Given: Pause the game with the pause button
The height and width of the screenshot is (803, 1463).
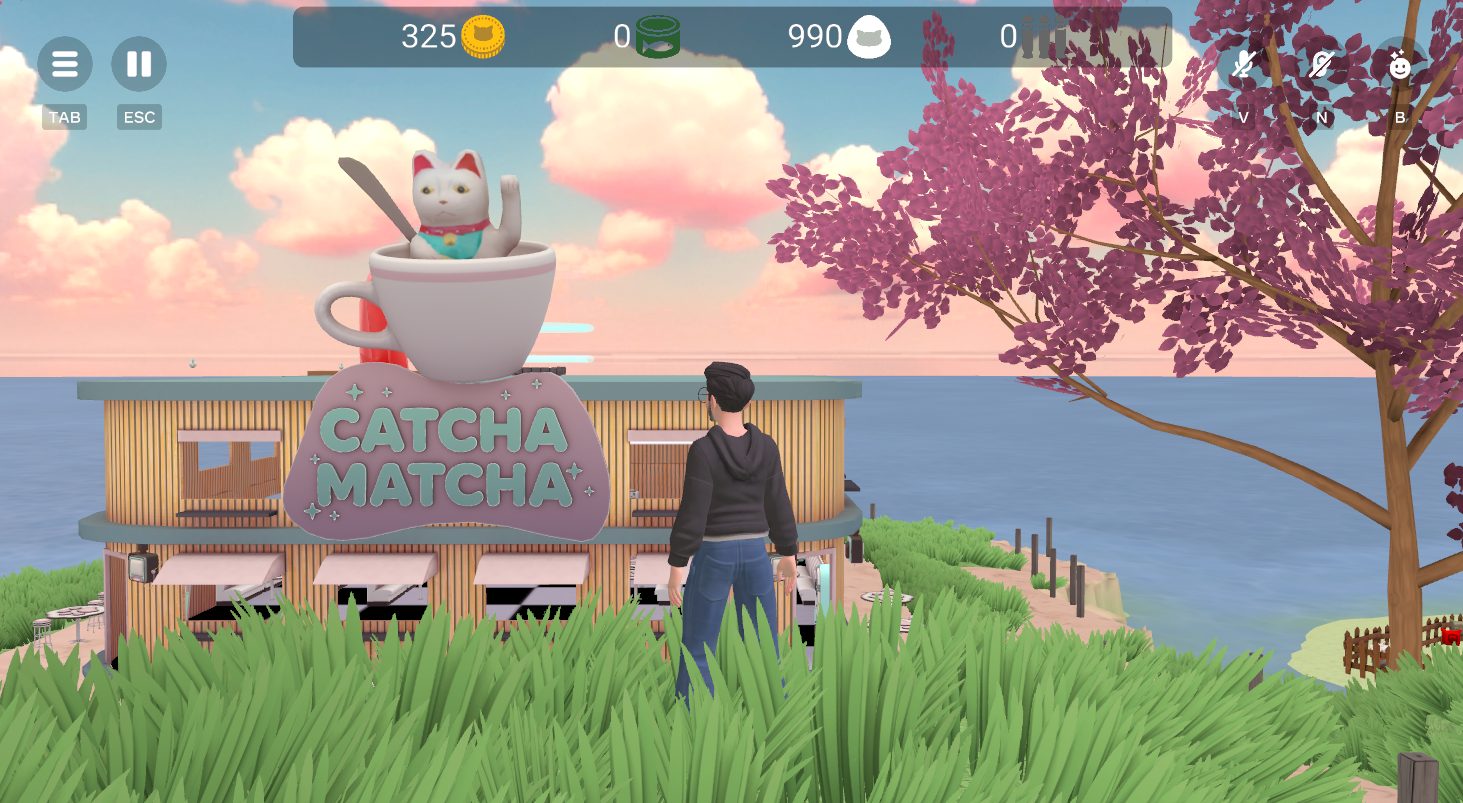Looking at the screenshot, I should (x=139, y=65).
